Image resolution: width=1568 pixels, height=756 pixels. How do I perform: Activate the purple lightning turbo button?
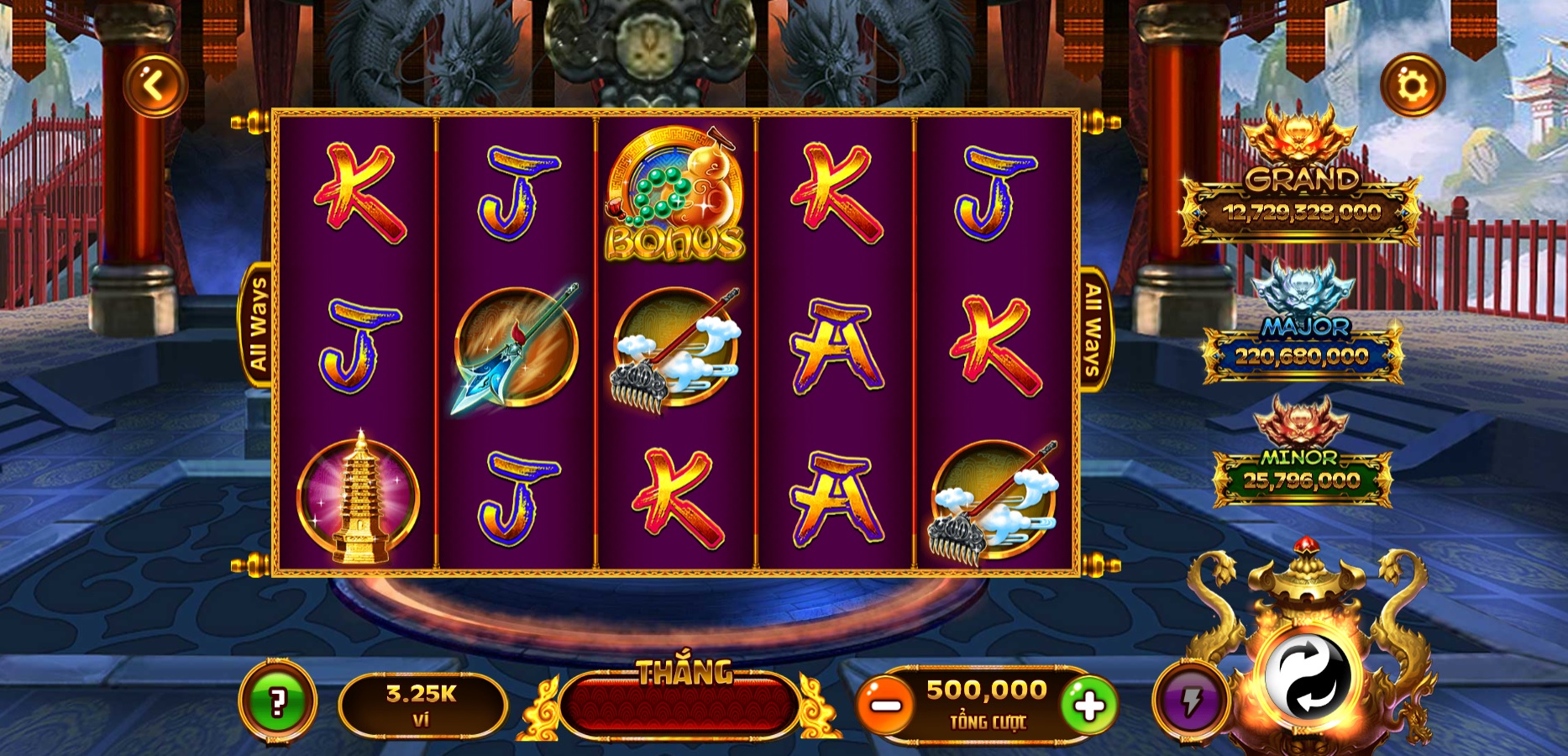coord(1191,701)
